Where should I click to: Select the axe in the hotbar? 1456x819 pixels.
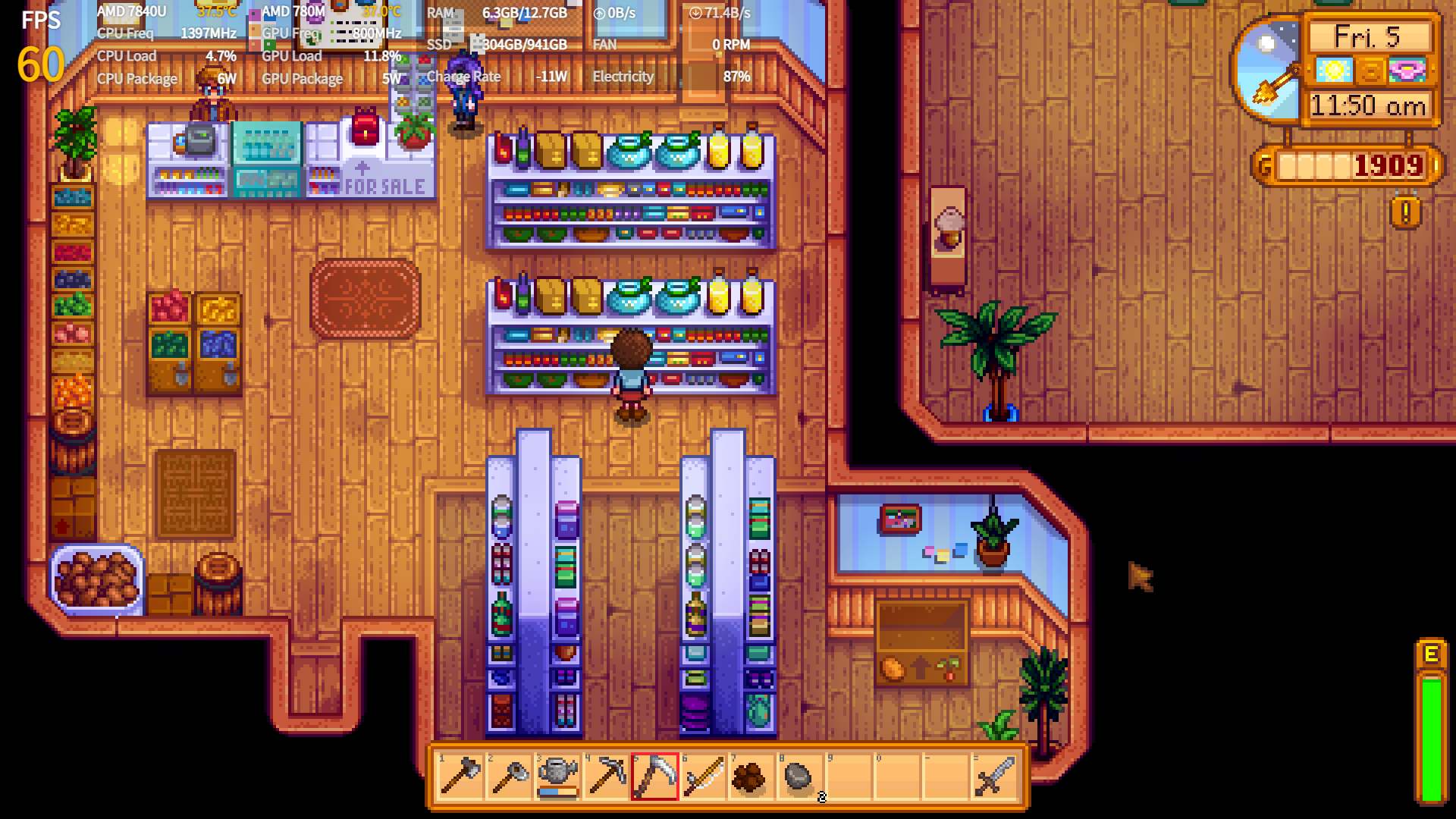460,777
